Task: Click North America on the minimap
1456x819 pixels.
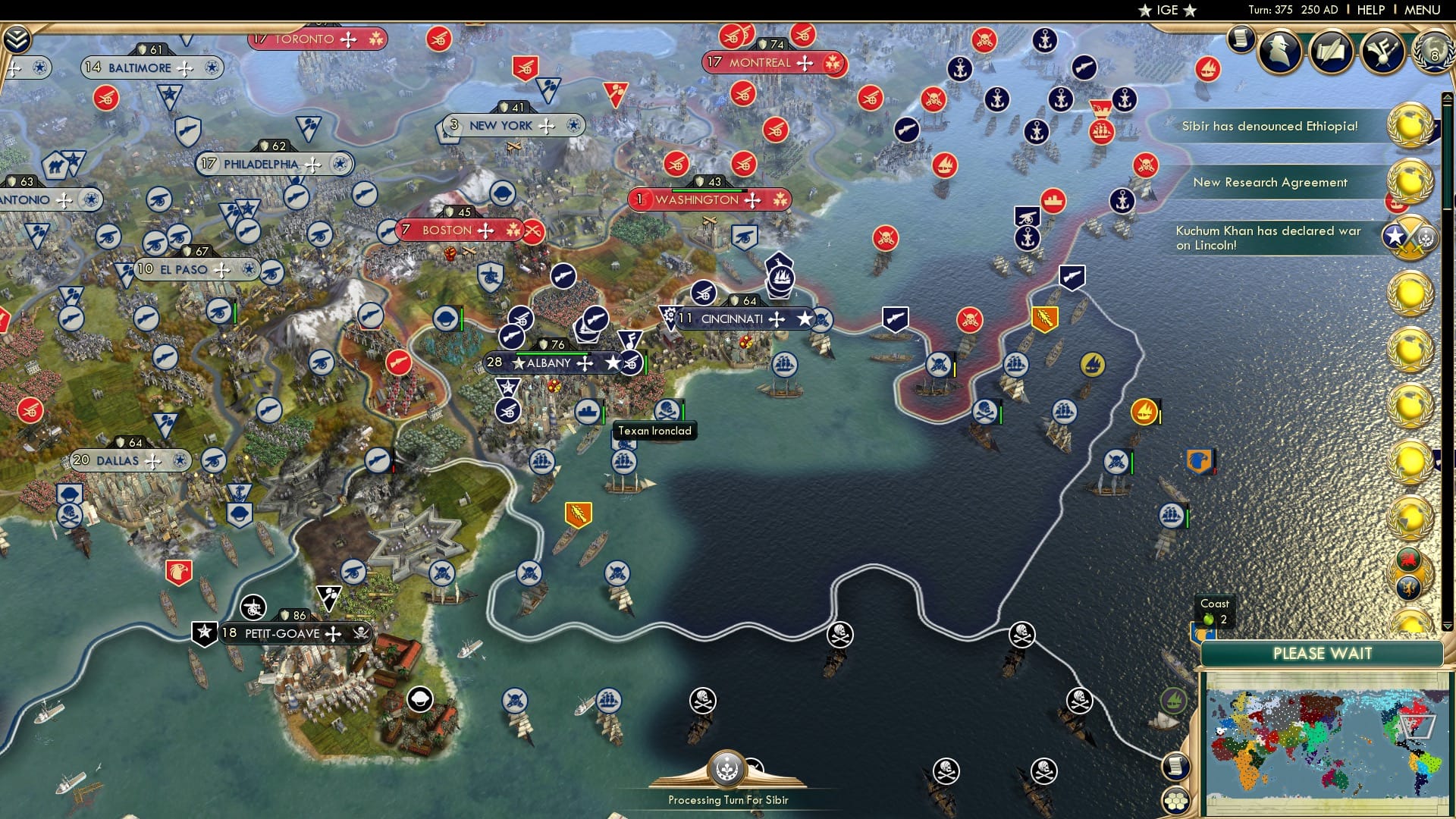Action: pos(1412,719)
